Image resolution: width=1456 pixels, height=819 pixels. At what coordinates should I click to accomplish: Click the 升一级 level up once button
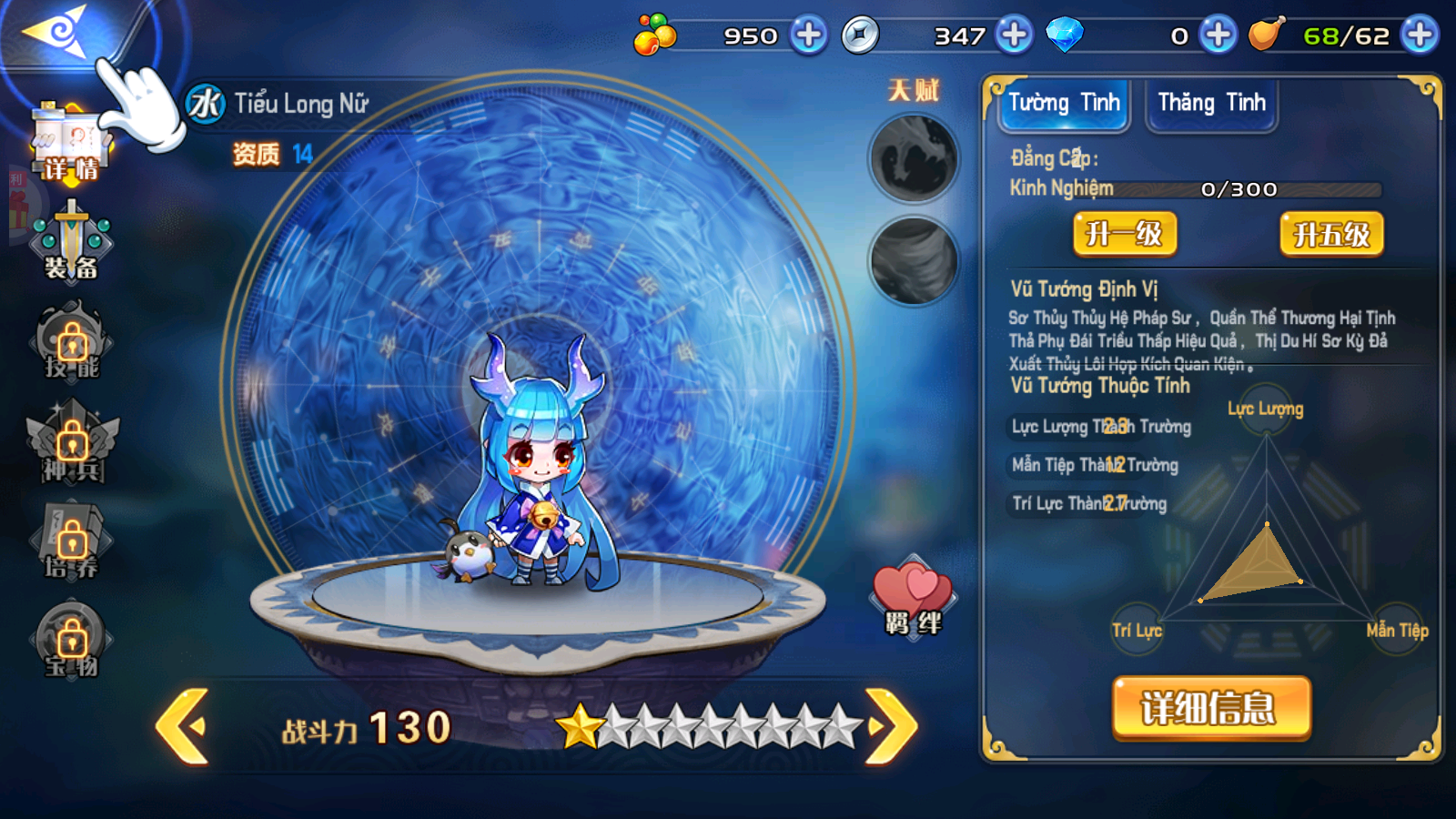pyautogui.click(x=1125, y=235)
